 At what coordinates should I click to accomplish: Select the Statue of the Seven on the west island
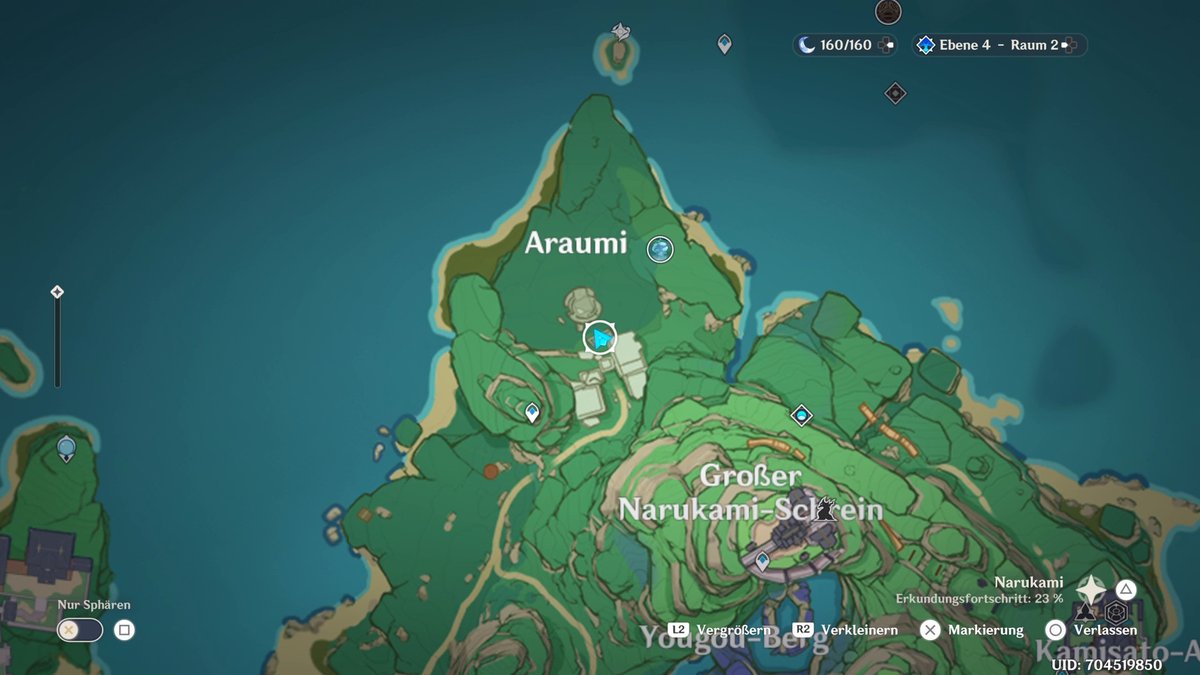(x=66, y=448)
